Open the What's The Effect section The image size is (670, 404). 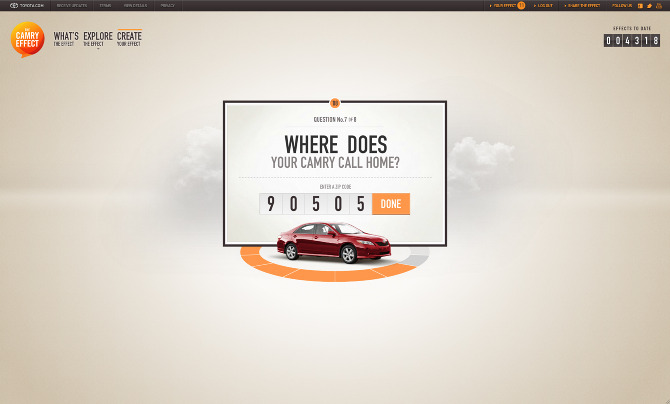[66, 39]
